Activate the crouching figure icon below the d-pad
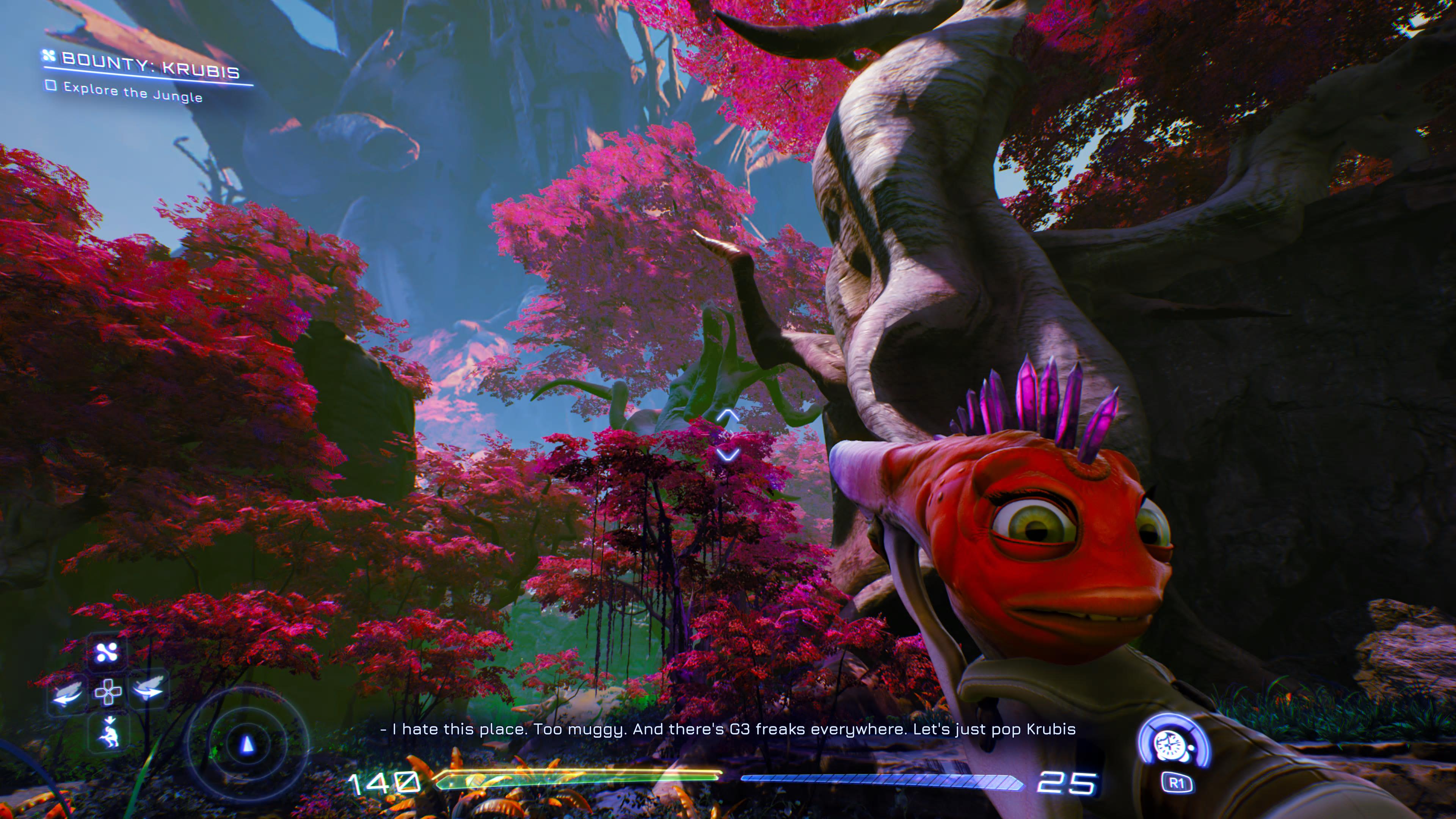1456x819 pixels. (108, 733)
